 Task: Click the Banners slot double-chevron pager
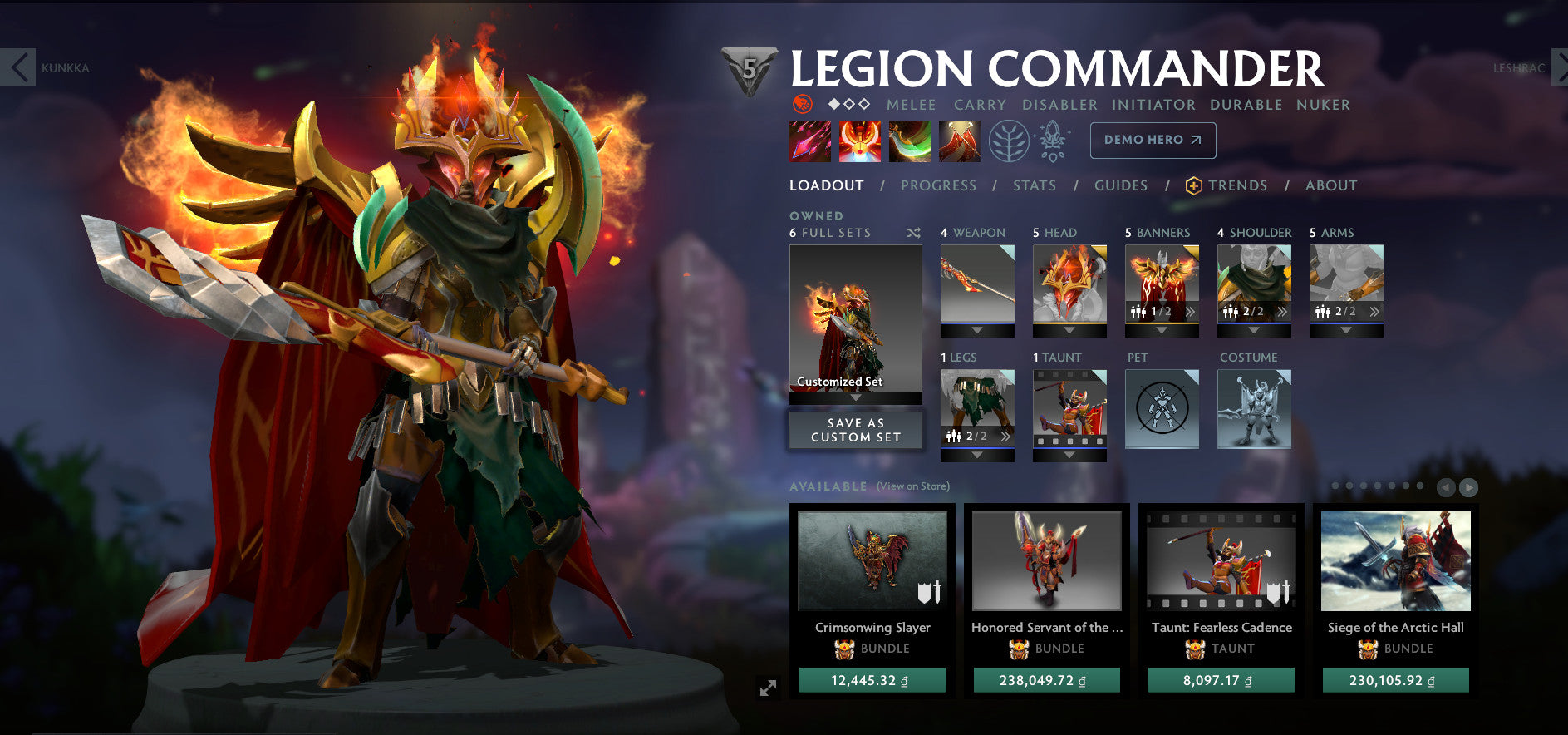pos(1192,312)
